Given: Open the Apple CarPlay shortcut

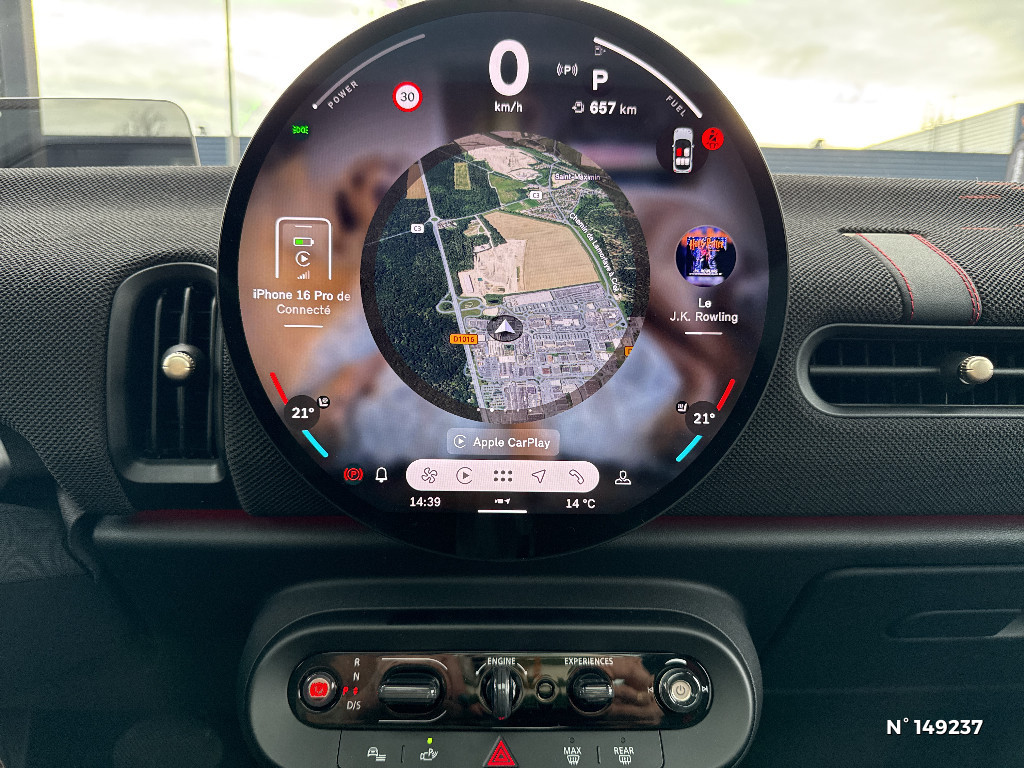Looking at the screenshot, I should click(502, 441).
